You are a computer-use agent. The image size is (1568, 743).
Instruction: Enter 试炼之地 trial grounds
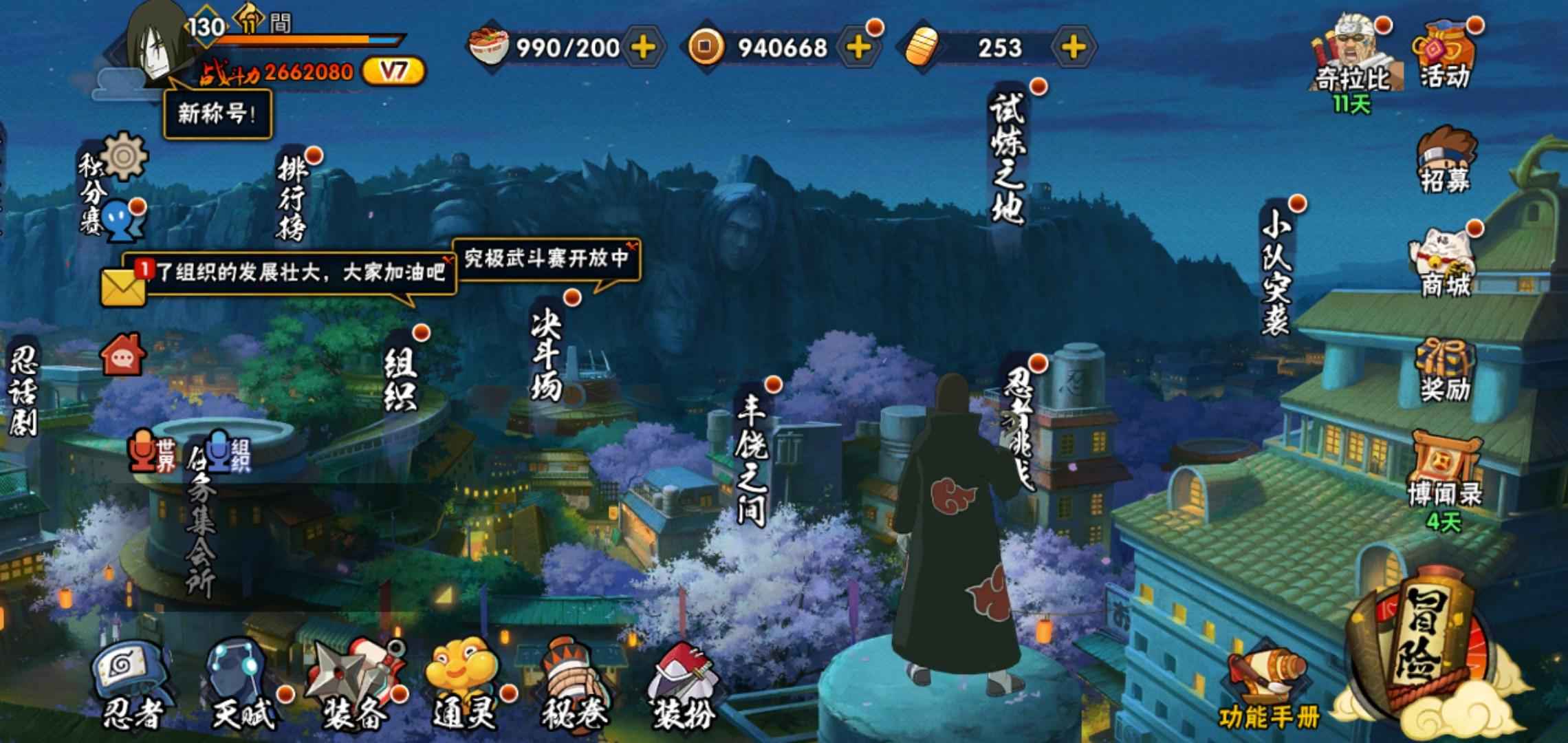tap(1007, 158)
